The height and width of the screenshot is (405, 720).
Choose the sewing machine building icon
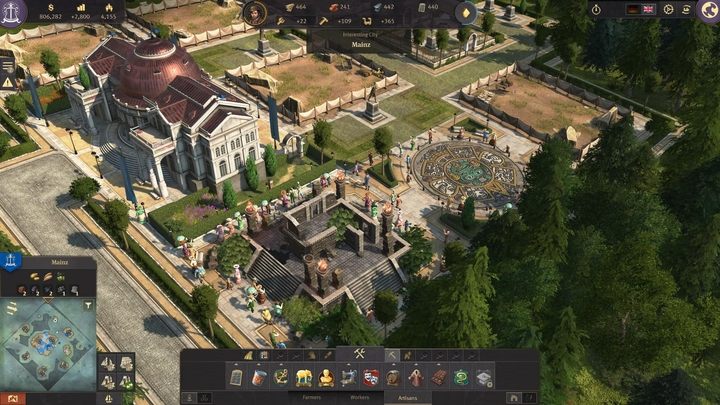(348, 377)
